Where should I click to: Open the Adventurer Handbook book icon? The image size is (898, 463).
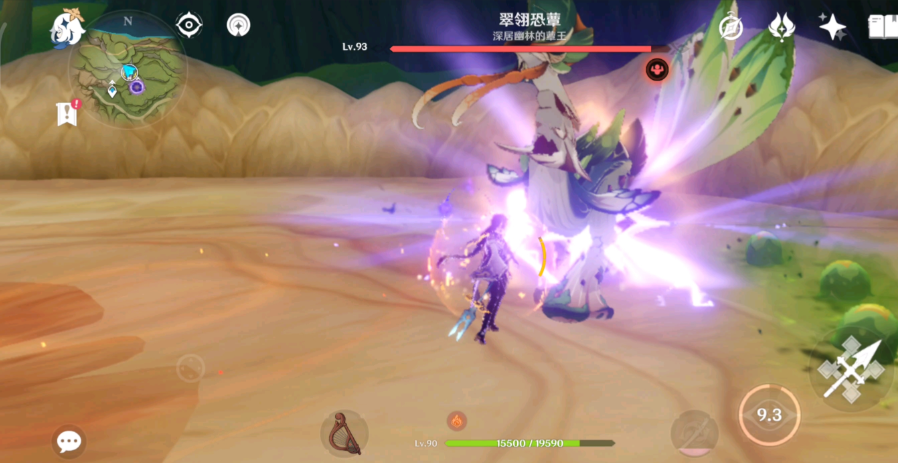tap(881, 27)
